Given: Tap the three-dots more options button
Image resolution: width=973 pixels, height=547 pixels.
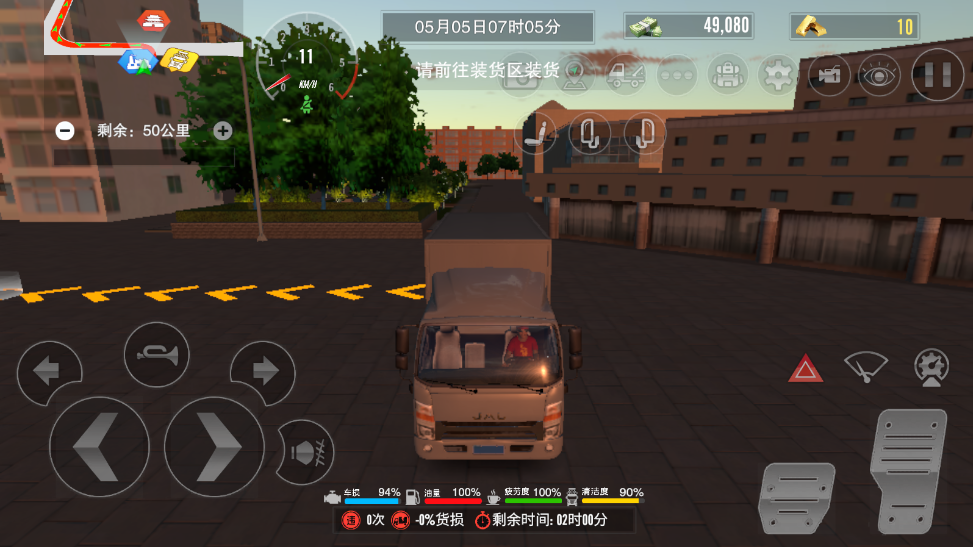Looking at the screenshot, I should coord(677,75).
